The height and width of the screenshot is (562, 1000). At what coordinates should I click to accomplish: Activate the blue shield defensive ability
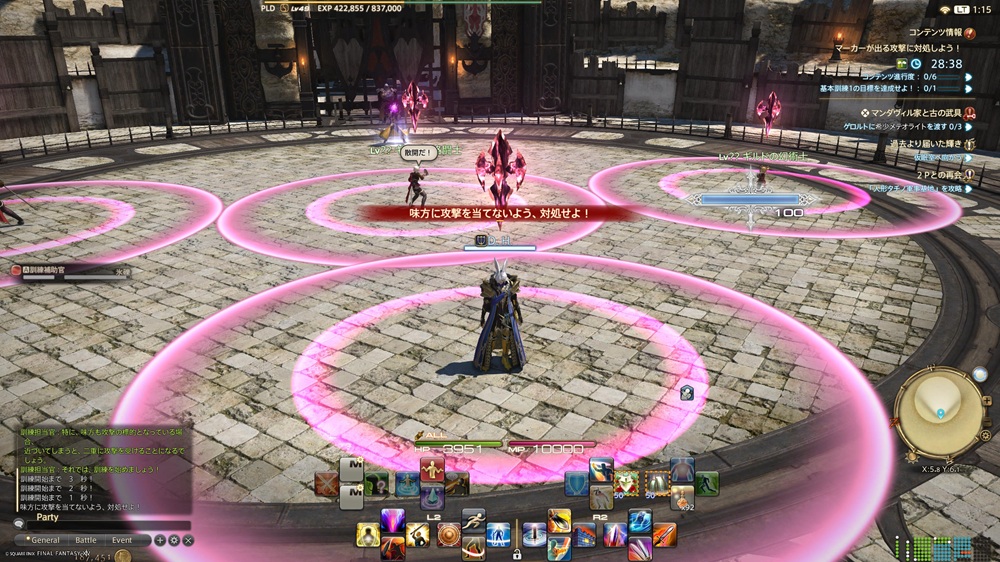tap(577, 485)
